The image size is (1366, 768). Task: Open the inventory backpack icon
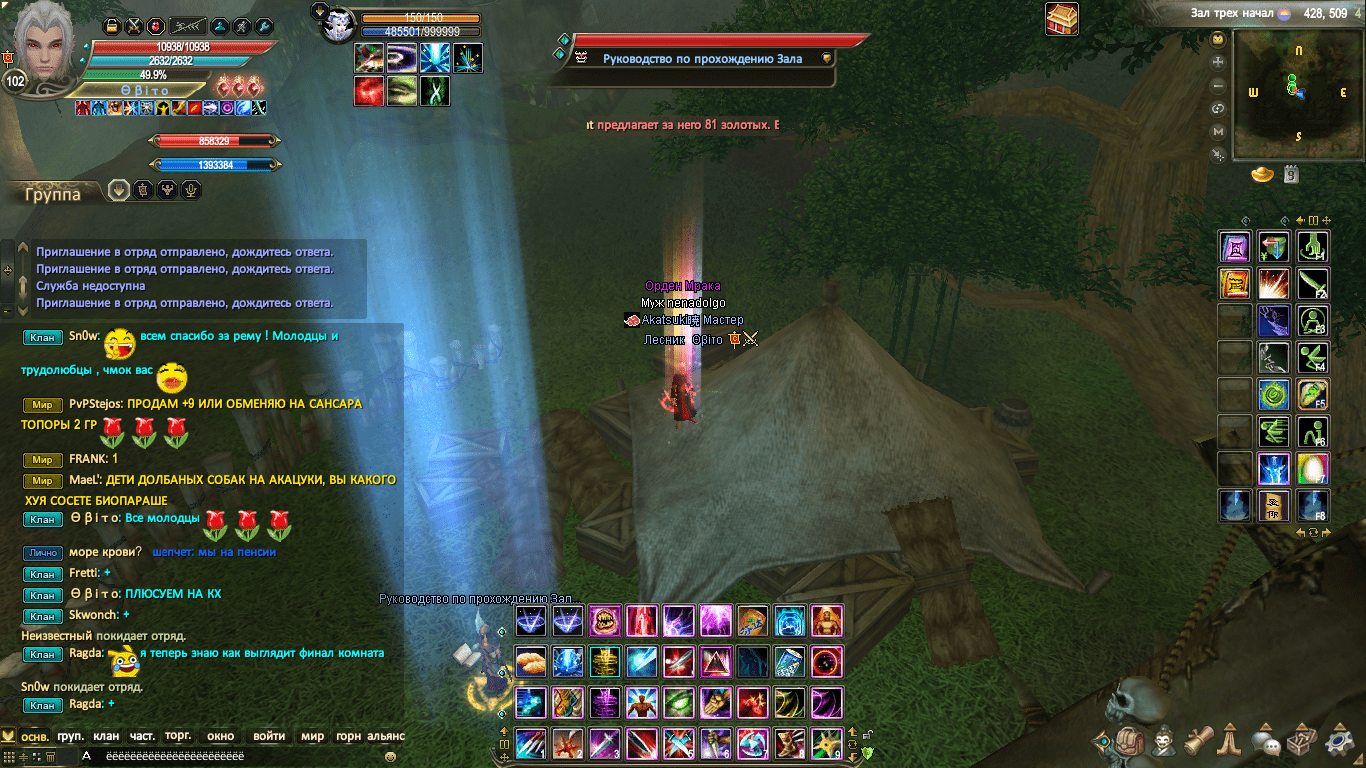pos(1131,742)
